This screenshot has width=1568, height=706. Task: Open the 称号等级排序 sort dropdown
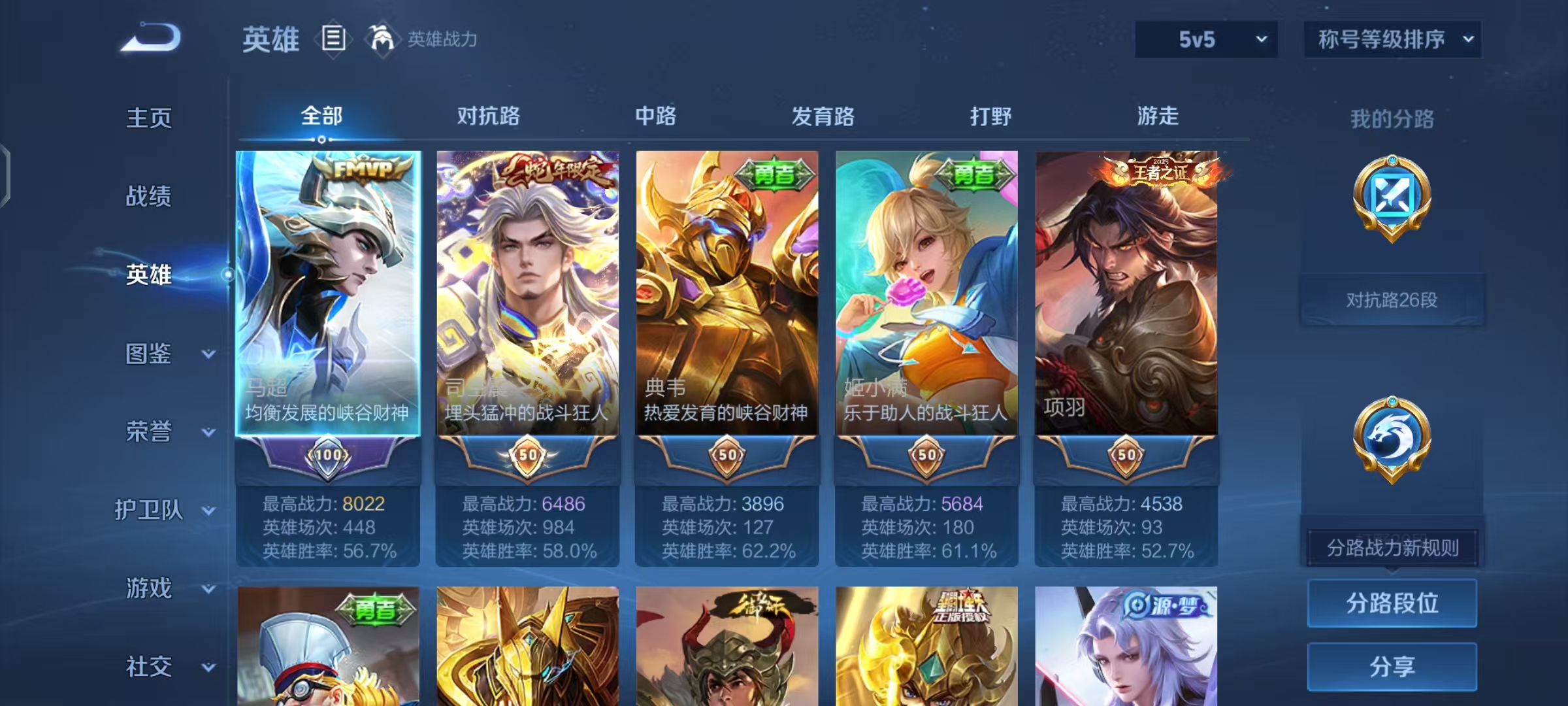click(x=1392, y=39)
